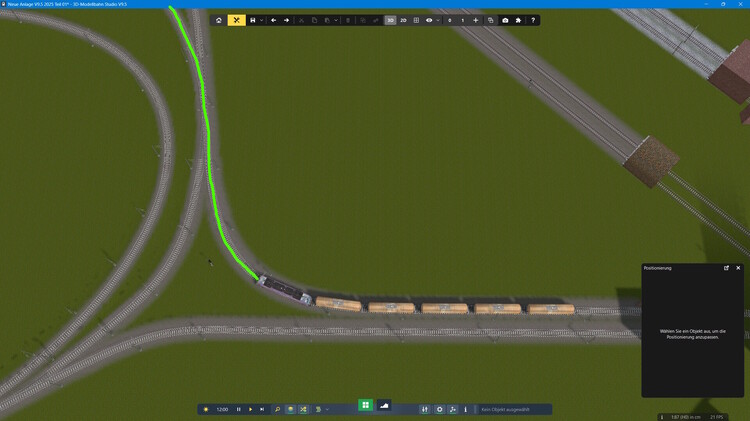Toggle the yellow highlighted tools button
Image resolution: width=750 pixels, height=421 pixels.
(237, 20)
